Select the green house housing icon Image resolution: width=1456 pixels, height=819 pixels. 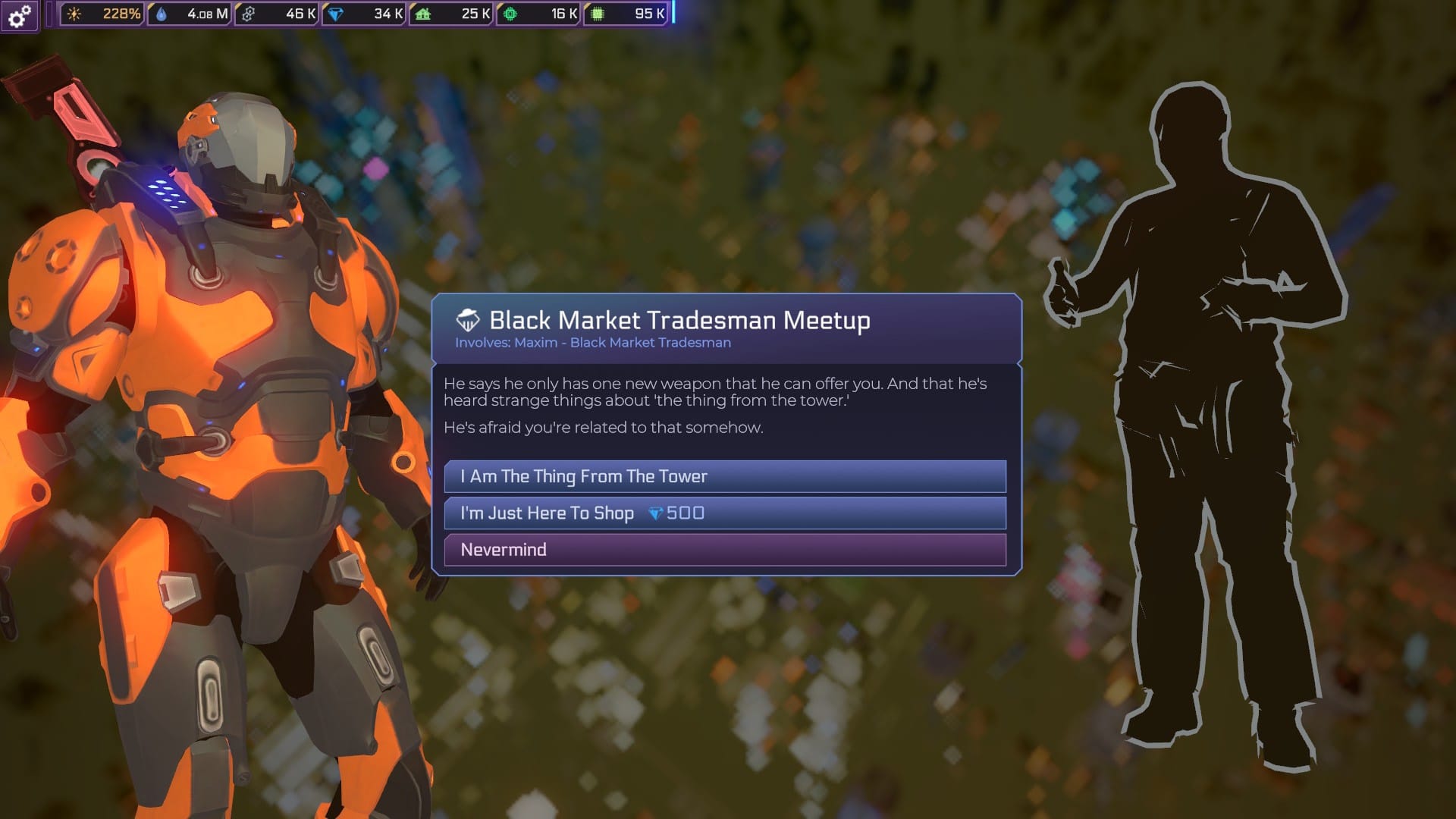click(x=422, y=12)
